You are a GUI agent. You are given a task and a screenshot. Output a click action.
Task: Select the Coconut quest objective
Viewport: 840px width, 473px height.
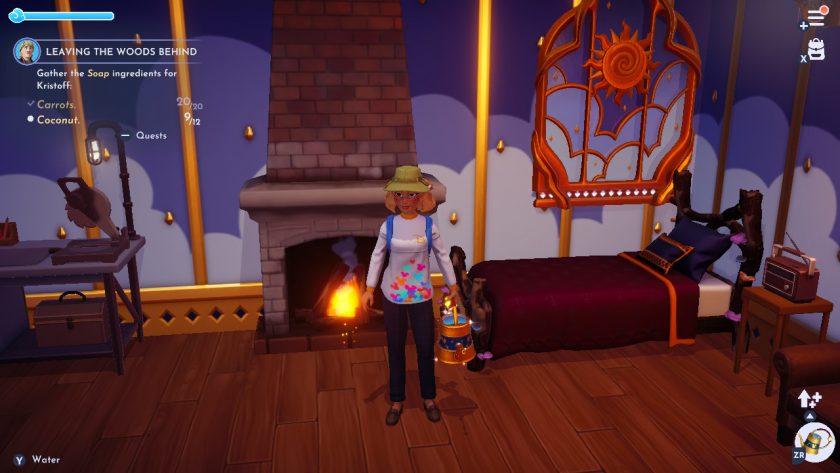click(58, 119)
